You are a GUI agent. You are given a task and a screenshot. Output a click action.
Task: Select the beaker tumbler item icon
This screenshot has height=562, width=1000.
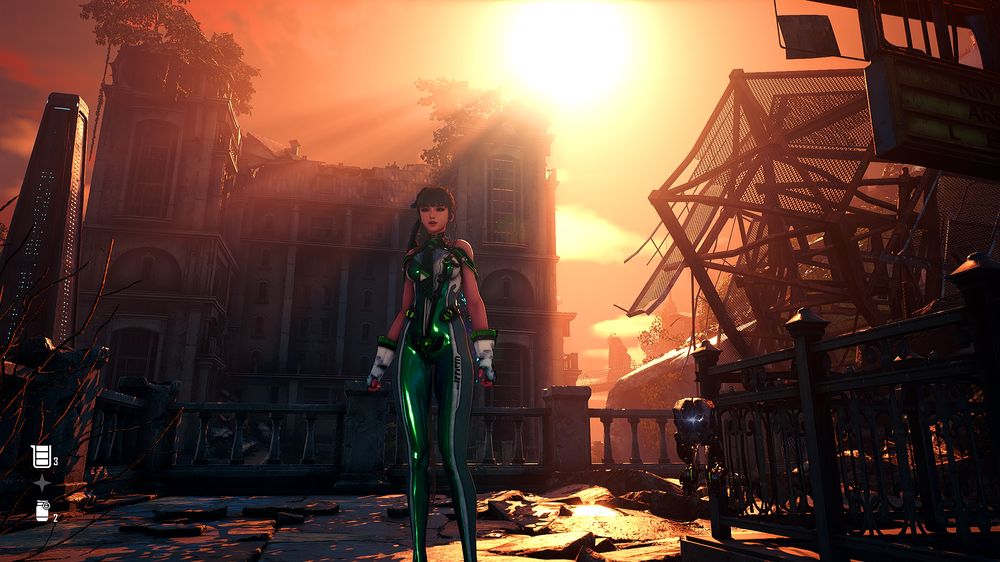tap(41, 456)
